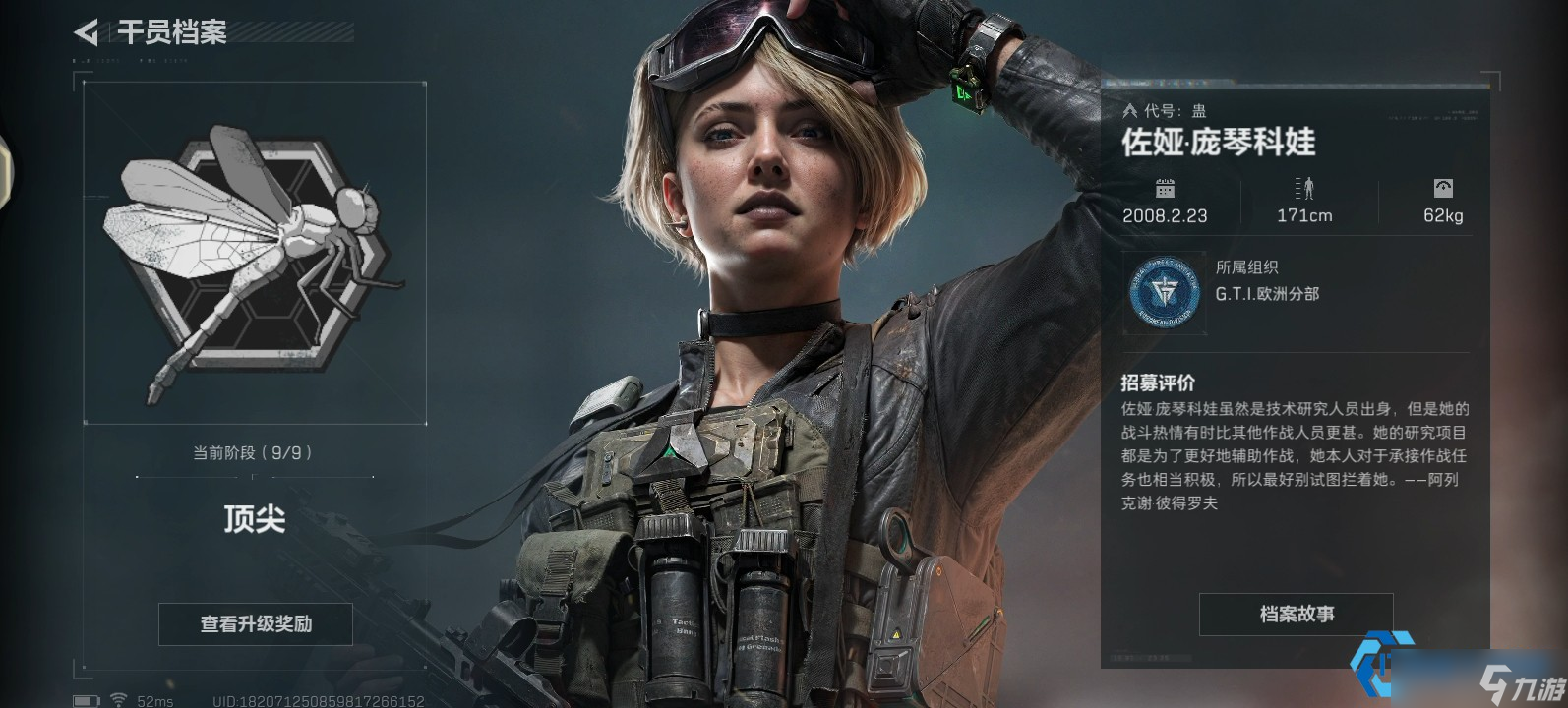Open the 查看升级奖励 upgrade rewards button

[256, 624]
